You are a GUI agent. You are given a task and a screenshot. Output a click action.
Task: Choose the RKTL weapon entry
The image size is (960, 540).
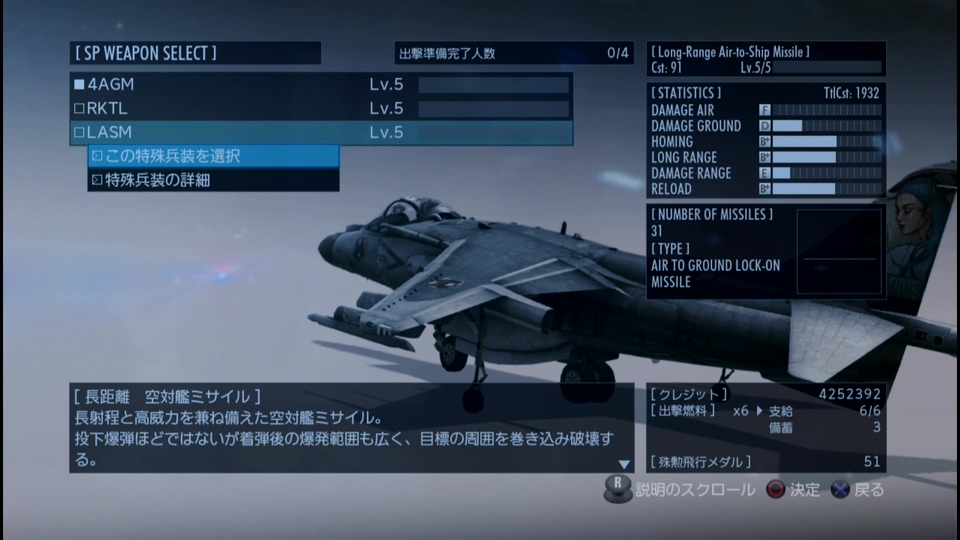(320, 108)
